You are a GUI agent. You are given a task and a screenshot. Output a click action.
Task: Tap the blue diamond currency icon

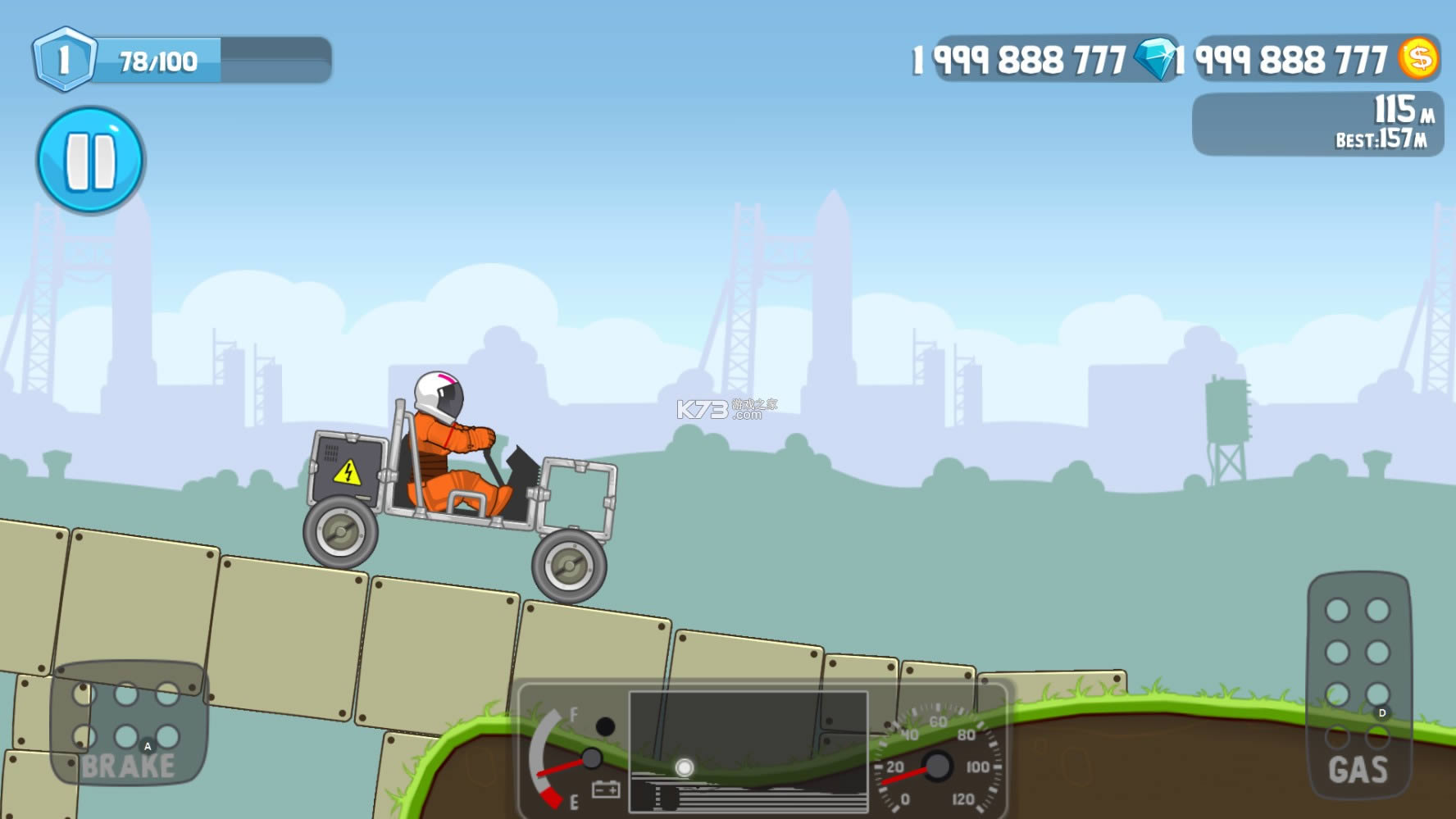pos(1153,58)
